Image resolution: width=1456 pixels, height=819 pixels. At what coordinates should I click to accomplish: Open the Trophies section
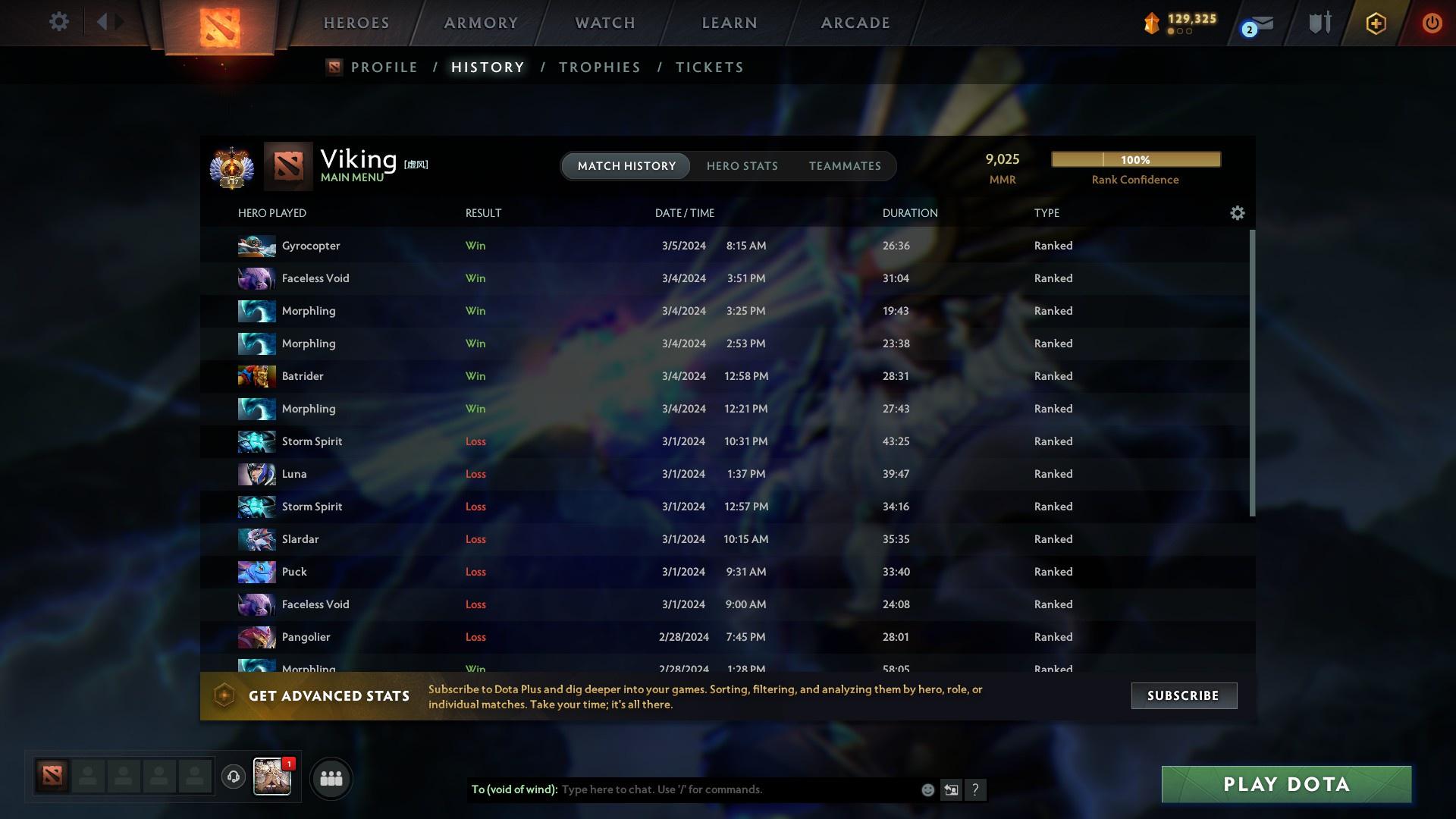[x=598, y=67]
